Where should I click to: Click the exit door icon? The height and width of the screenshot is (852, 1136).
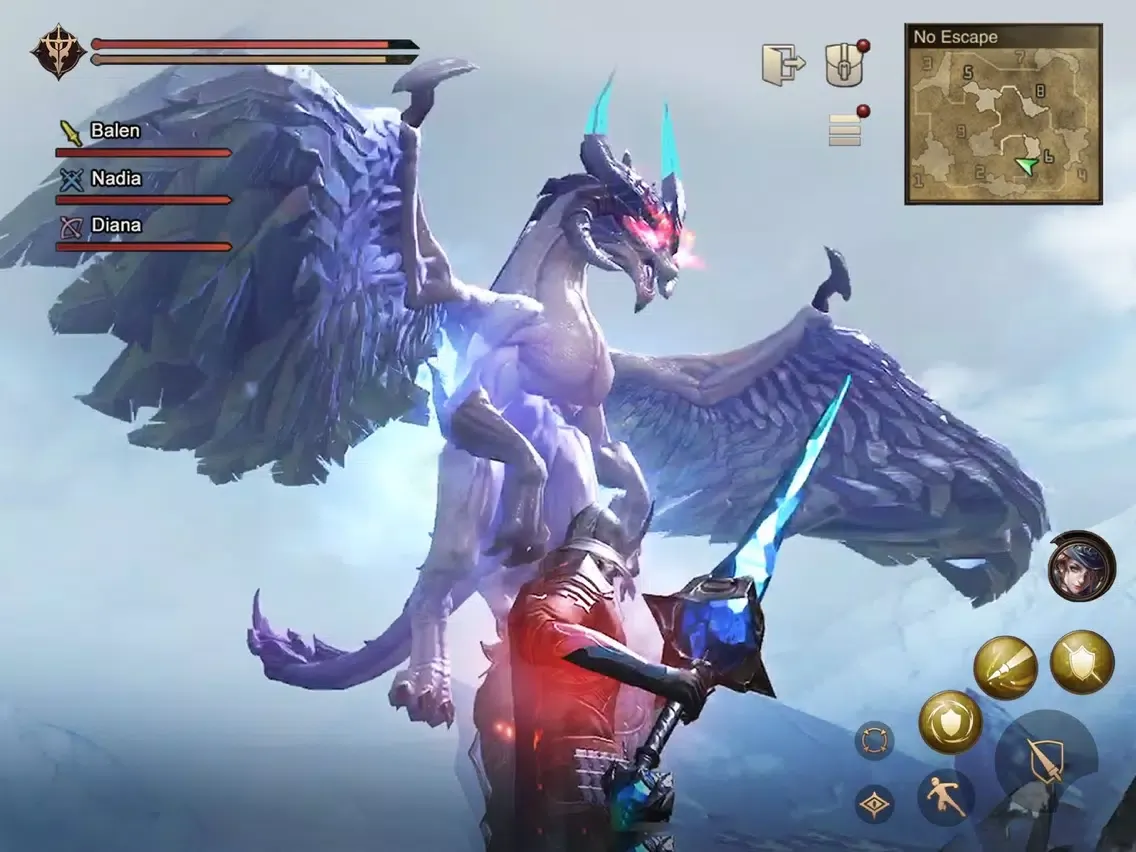click(783, 64)
